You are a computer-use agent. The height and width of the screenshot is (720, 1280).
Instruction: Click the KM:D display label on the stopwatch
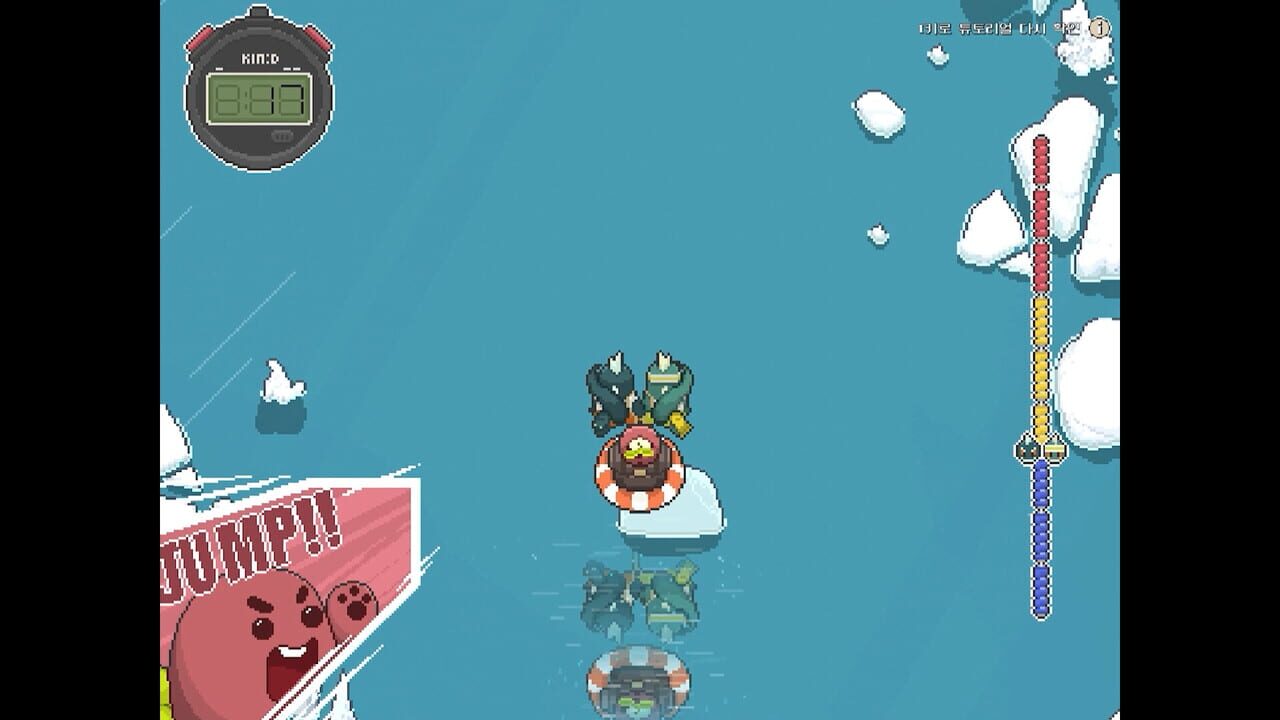coord(262,58)
